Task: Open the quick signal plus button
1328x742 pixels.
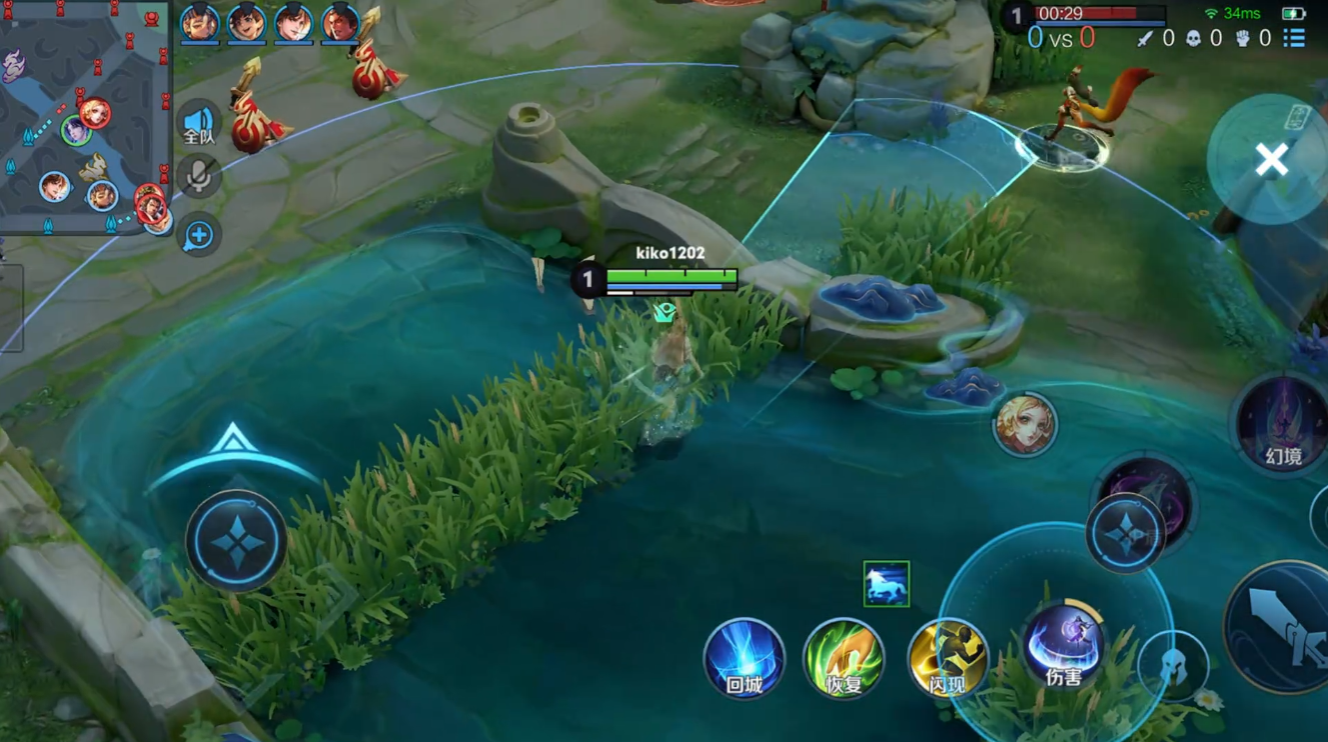Action: tap(199, 235)
